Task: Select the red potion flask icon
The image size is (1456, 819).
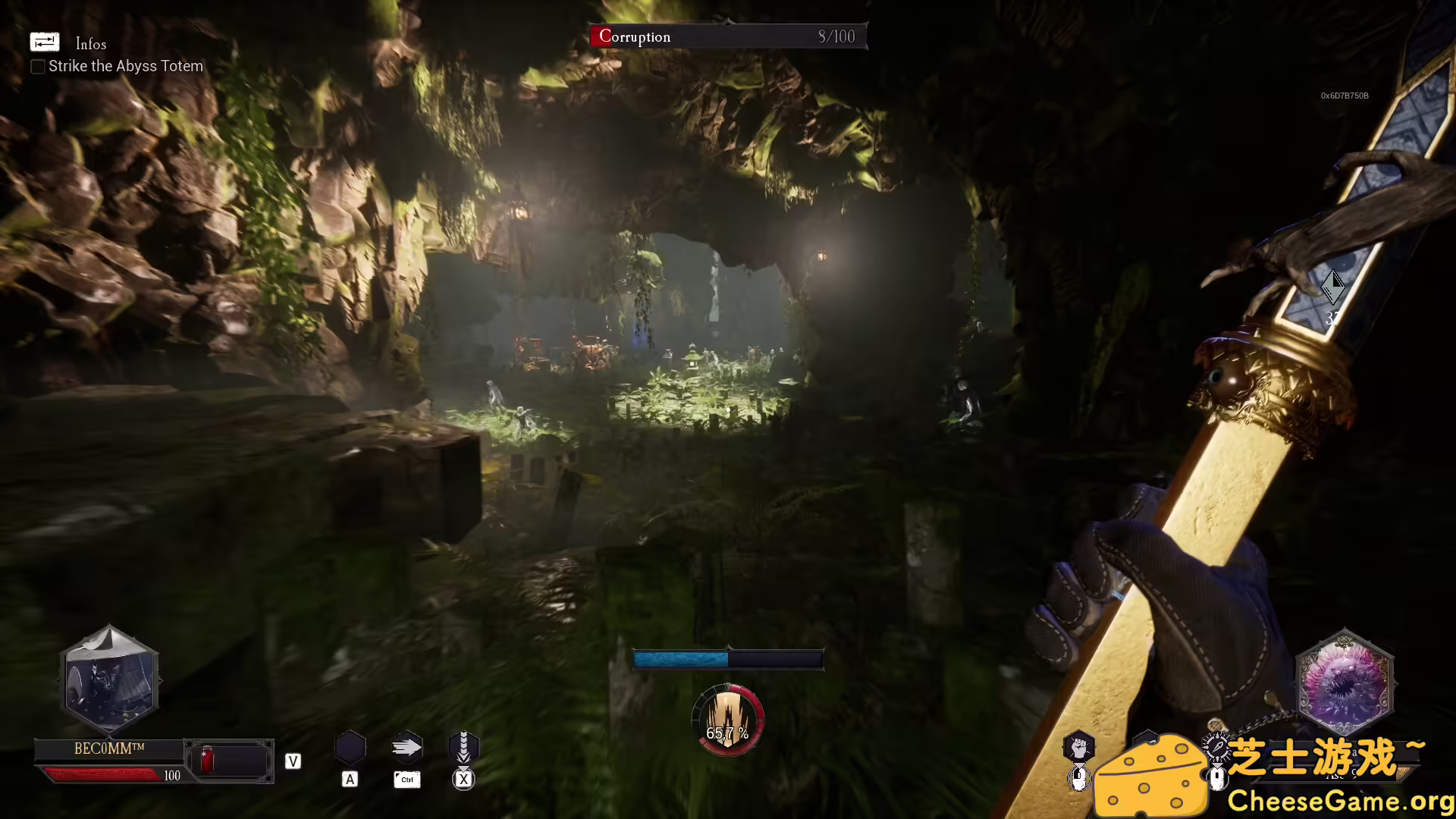Action: coord(206,758)
